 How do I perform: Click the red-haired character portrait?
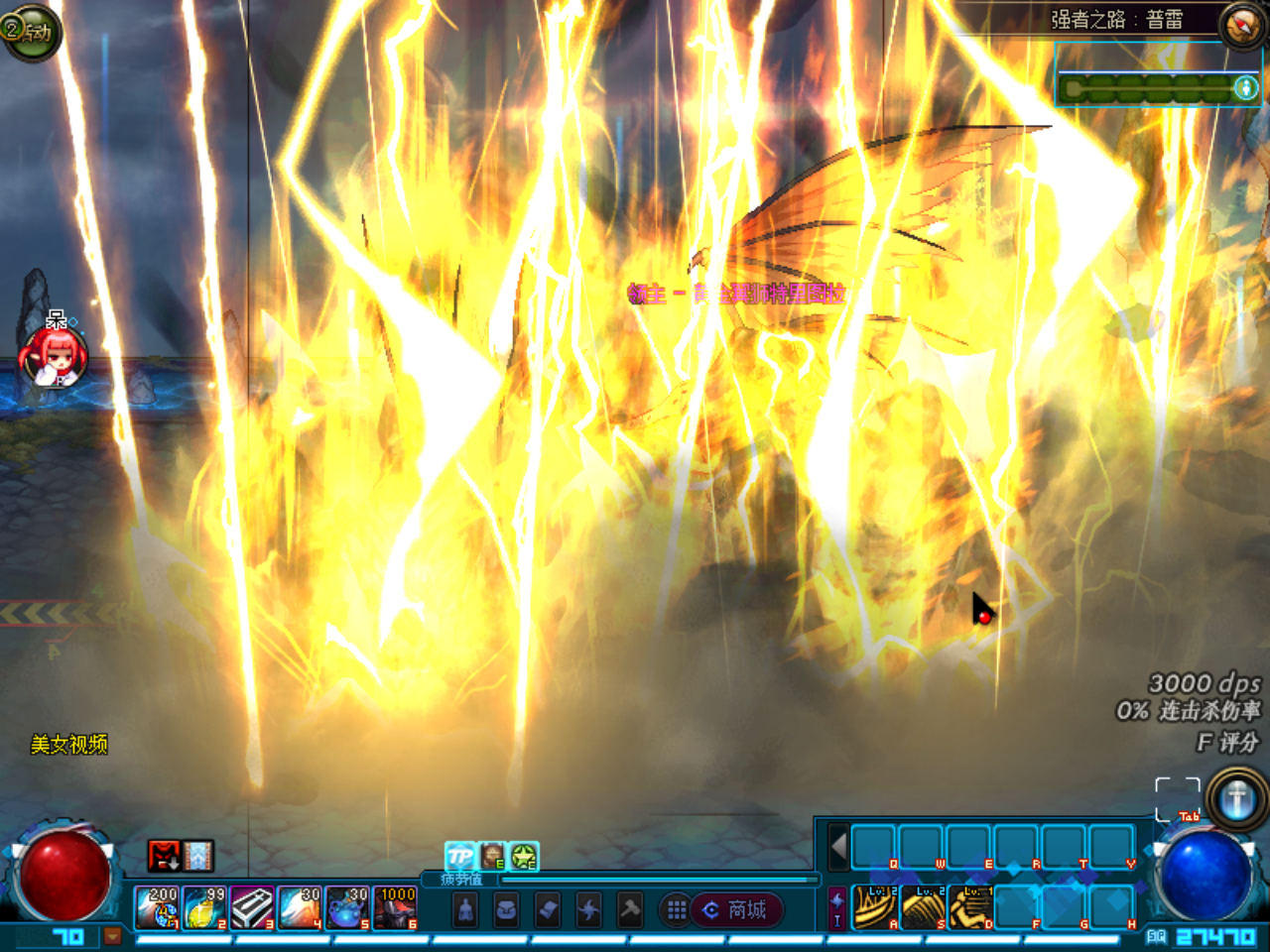[x=54, y=357]
